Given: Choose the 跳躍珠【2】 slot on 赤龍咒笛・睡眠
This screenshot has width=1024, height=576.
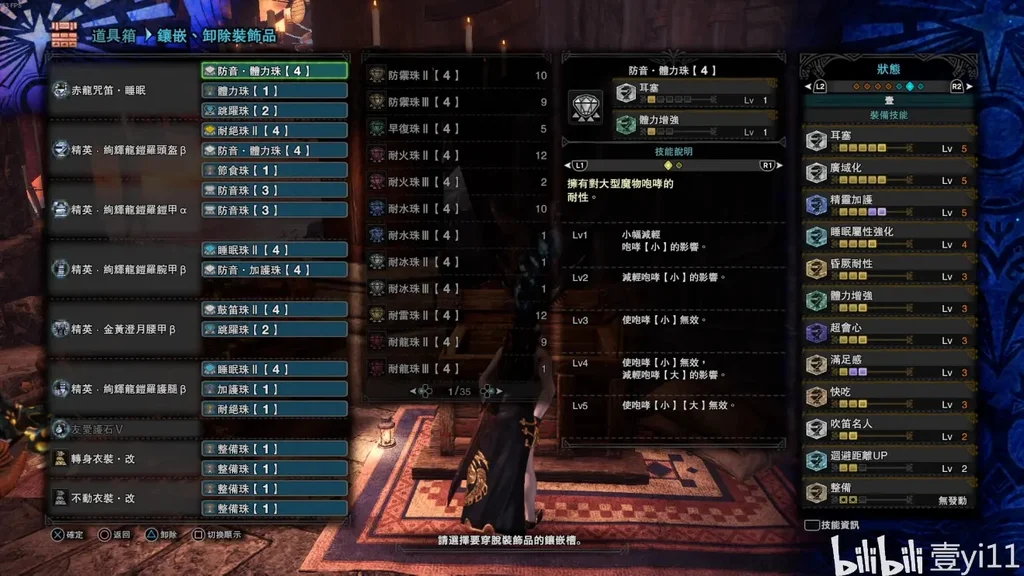Looking at the screenshot, I should point(274,110).
